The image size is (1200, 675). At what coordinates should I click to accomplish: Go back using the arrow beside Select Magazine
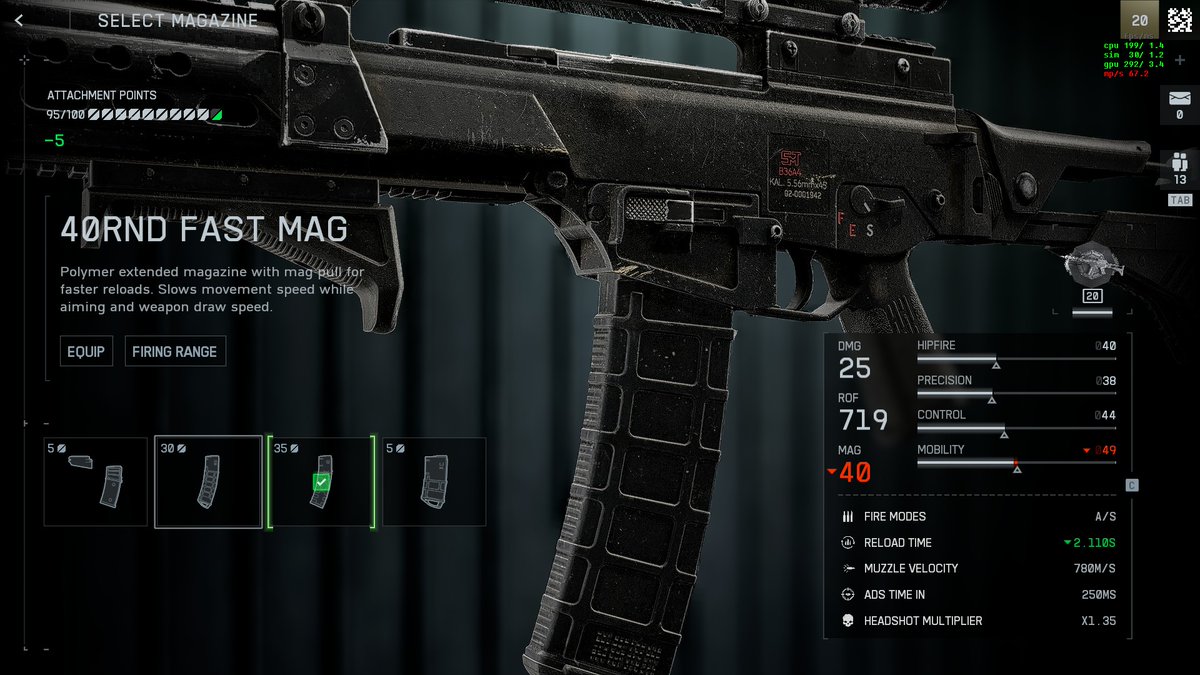click(19, 21)
